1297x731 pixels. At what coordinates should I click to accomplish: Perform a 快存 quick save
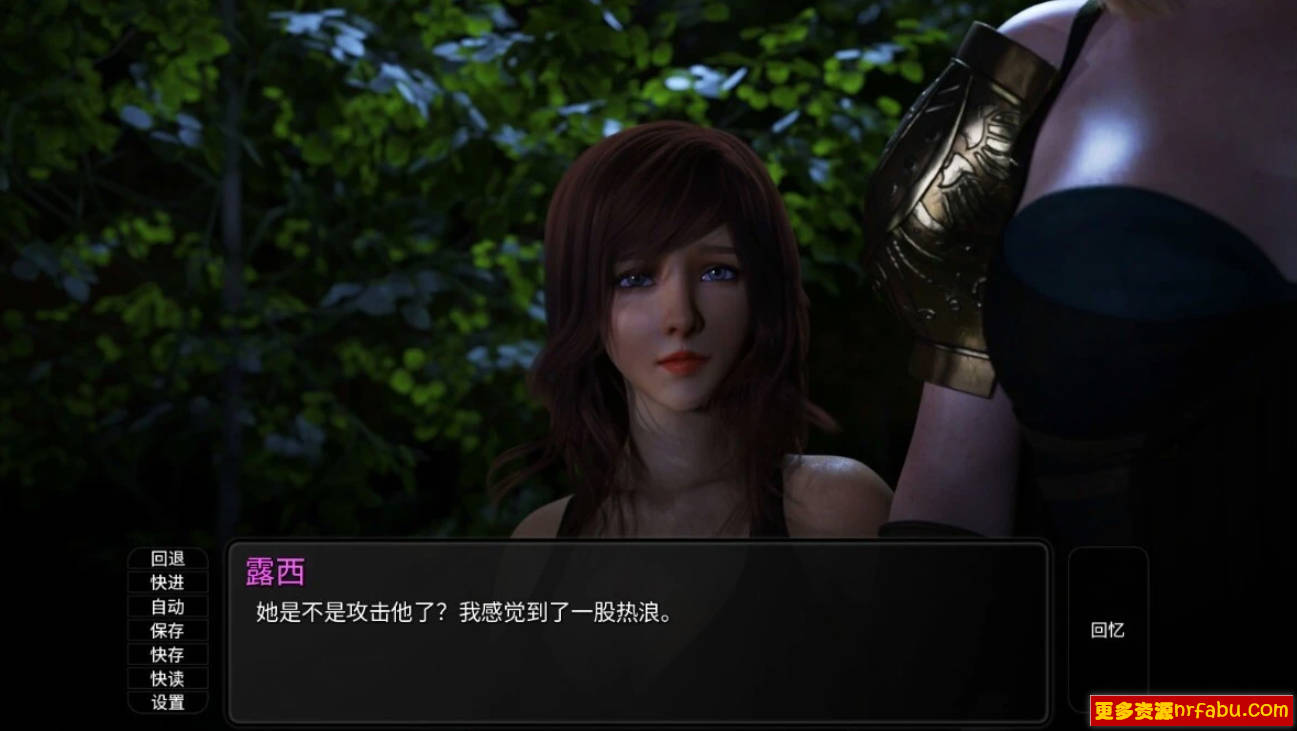[x=167, y=655]
